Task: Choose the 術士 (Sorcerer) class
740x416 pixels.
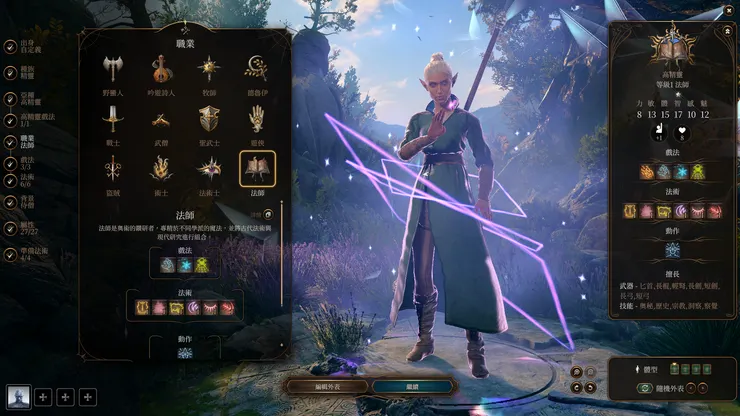Action: coord(160,169)
